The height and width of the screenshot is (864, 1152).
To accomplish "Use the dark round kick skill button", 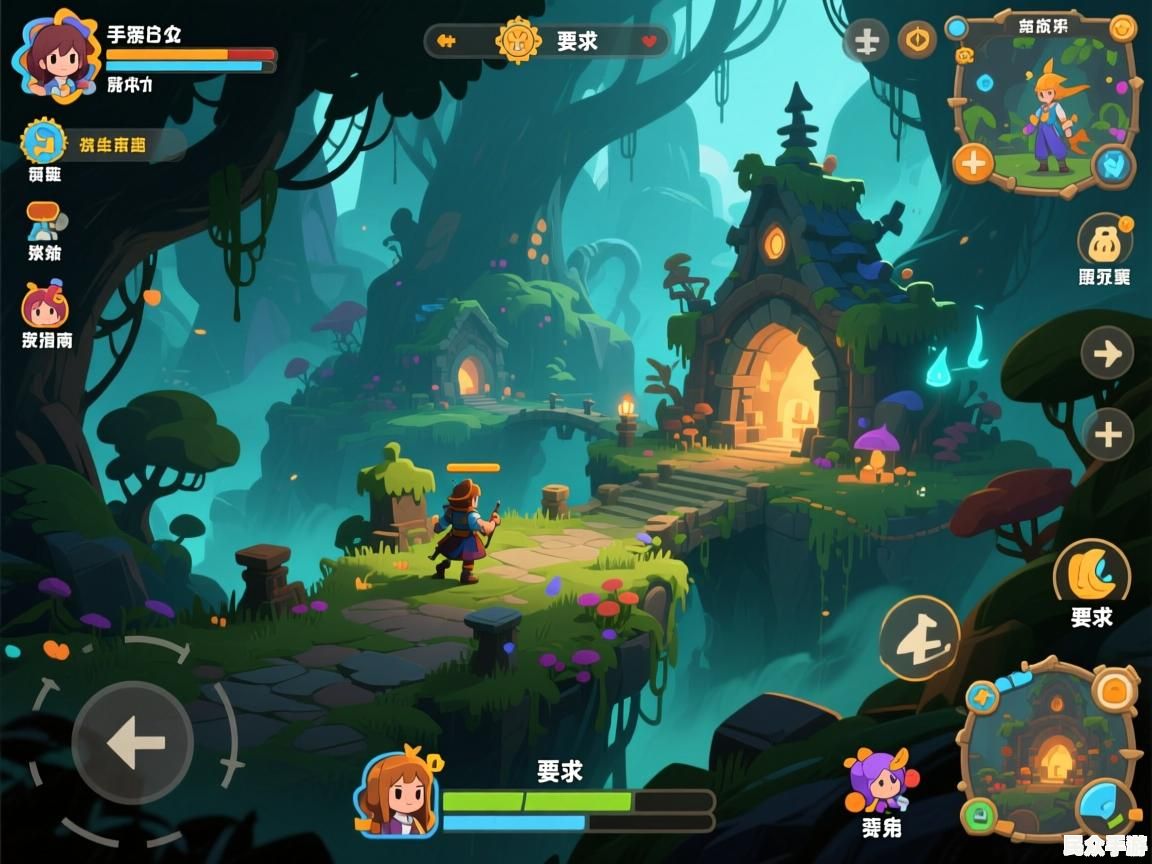I will 919,639.
